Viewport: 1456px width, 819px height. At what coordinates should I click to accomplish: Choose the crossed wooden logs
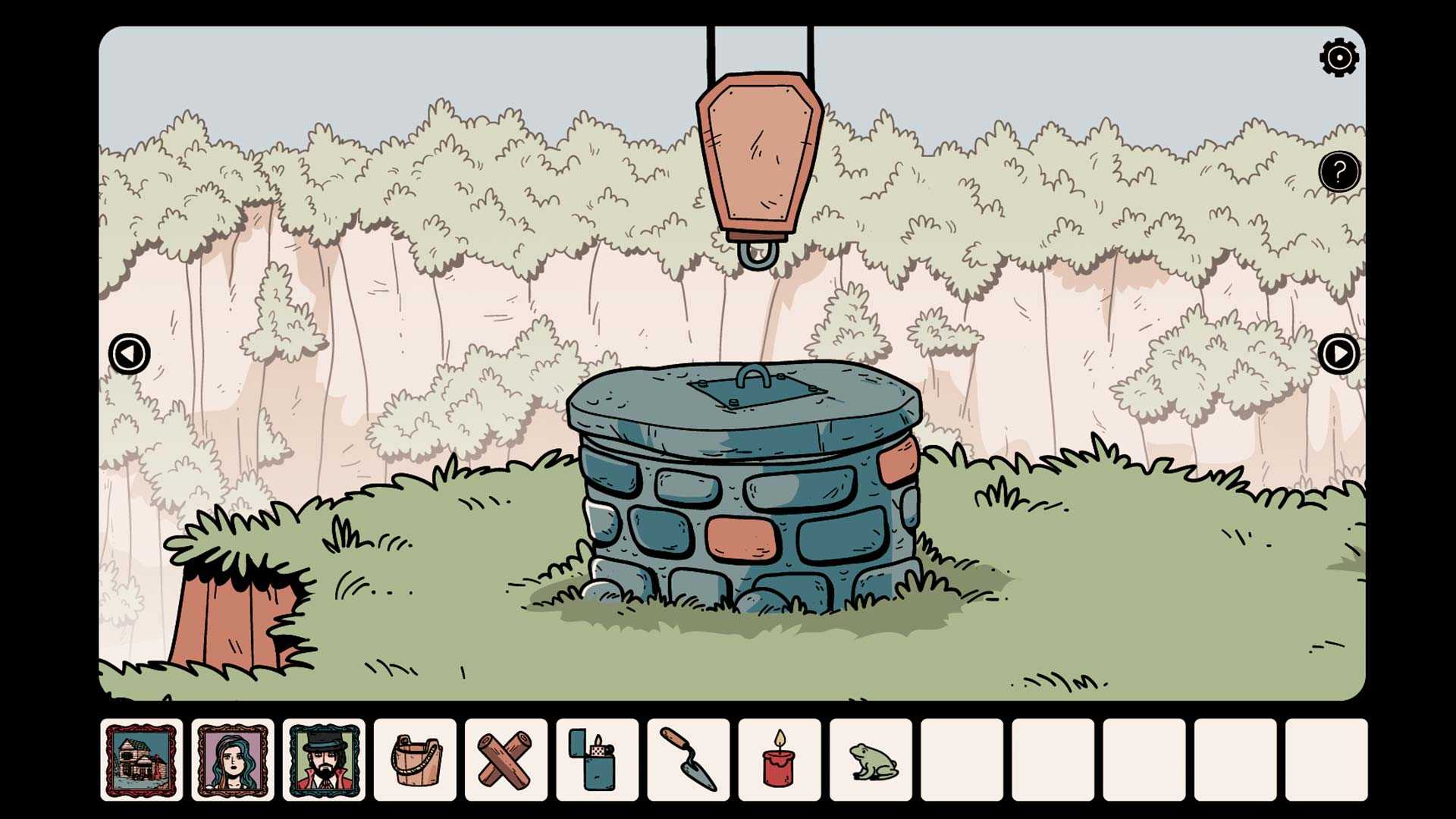pyautogui.click(x=506, y=760)
